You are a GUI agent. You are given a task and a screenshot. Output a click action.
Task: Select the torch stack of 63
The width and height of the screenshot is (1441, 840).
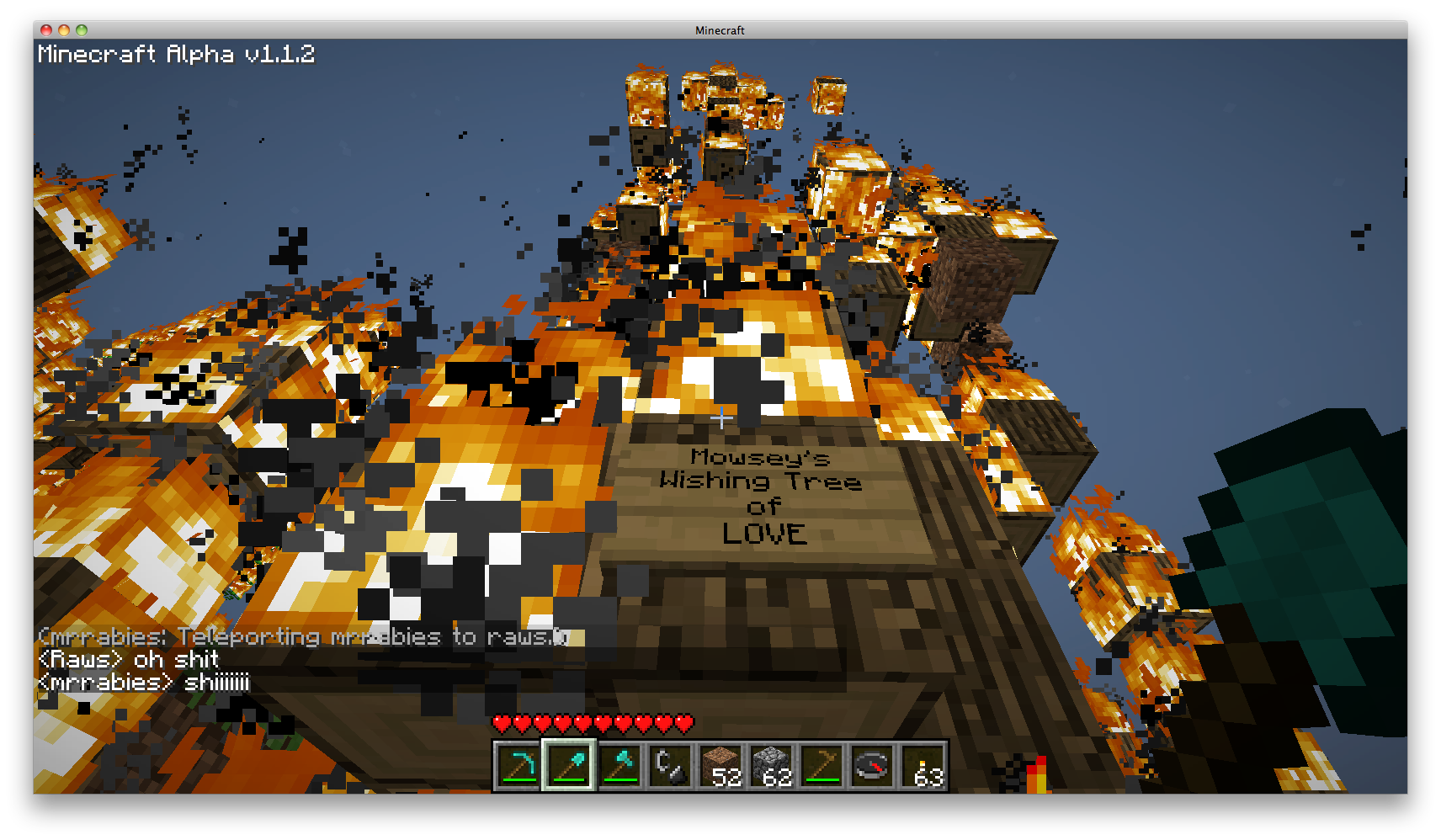coord(923,766)
